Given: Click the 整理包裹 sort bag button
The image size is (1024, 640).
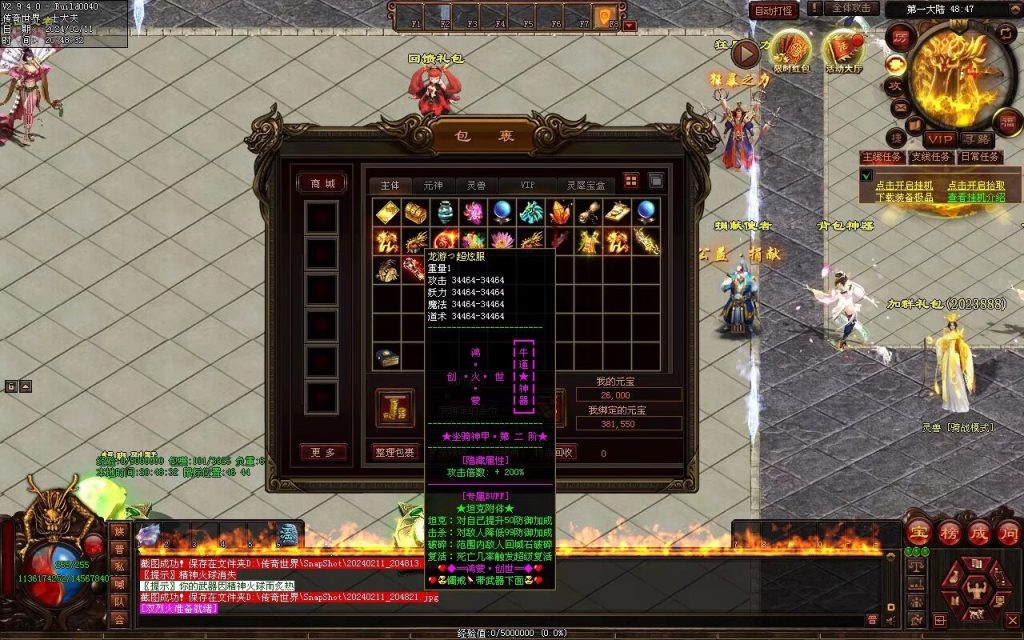Looking at the screenshot, I should (394, 452).
